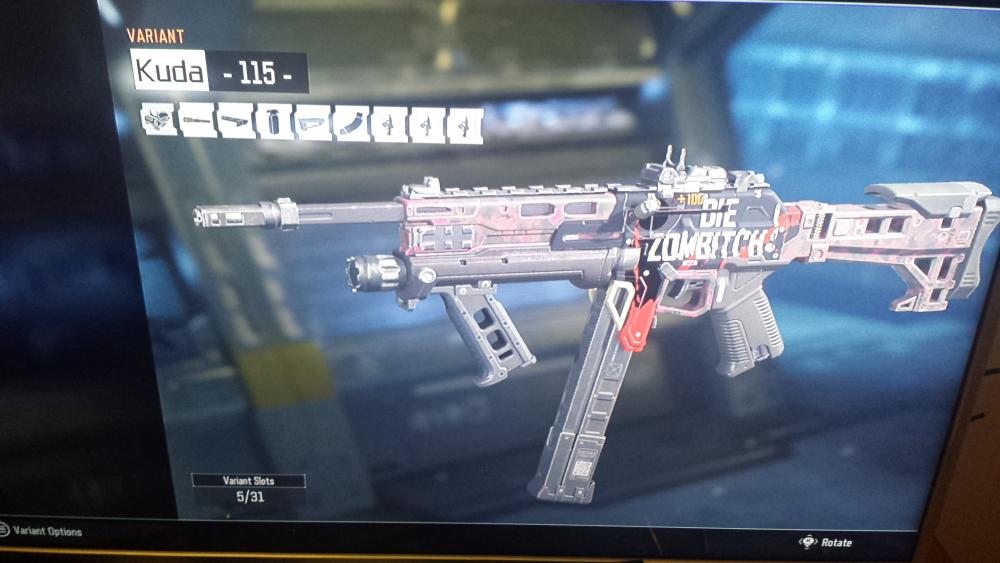Select the stock attachment slot
This screenshot has width=1000, height=563.
pyautogui.click(x=312, y=123)
